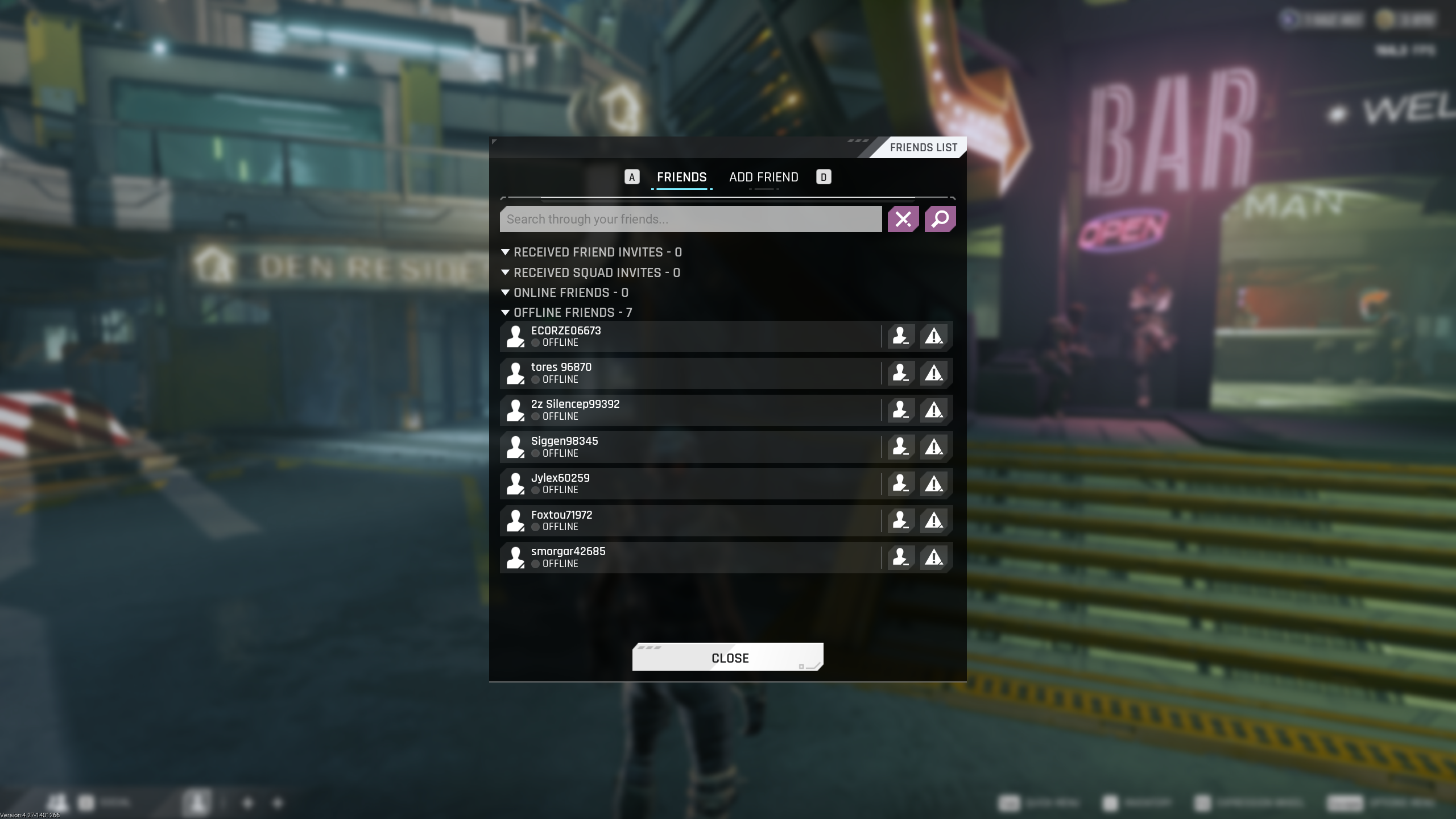Close the Friends List window
Viewport: 1456px width, 819px height.
click(x=727, y=657)
